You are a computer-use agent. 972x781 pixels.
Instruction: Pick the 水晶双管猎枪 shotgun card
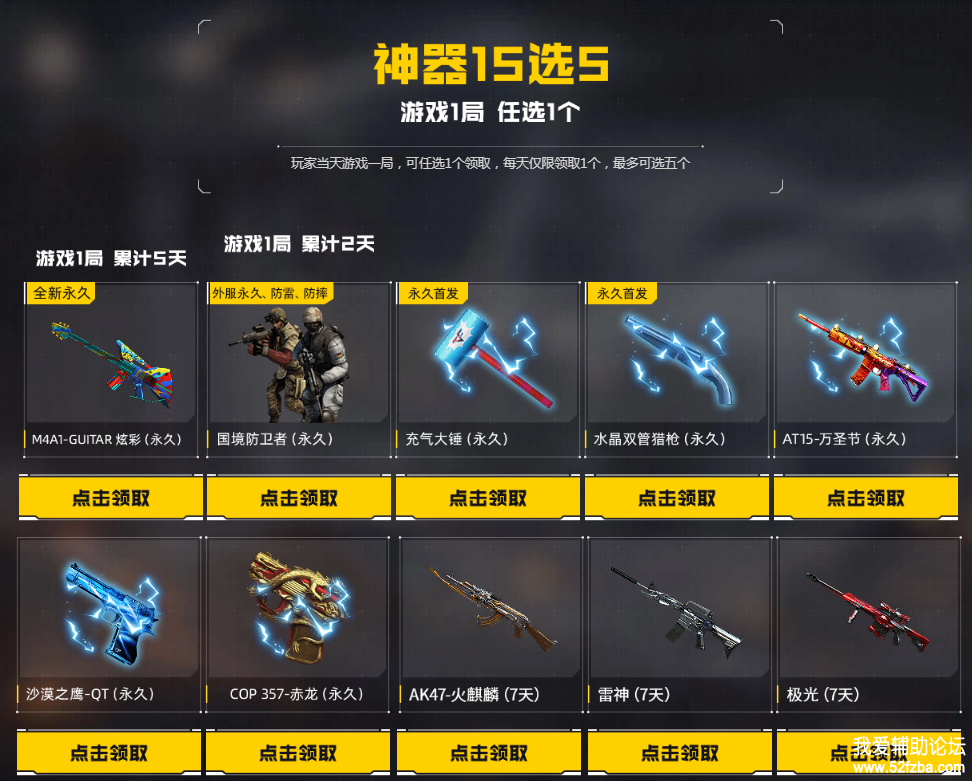coord(677,367)
